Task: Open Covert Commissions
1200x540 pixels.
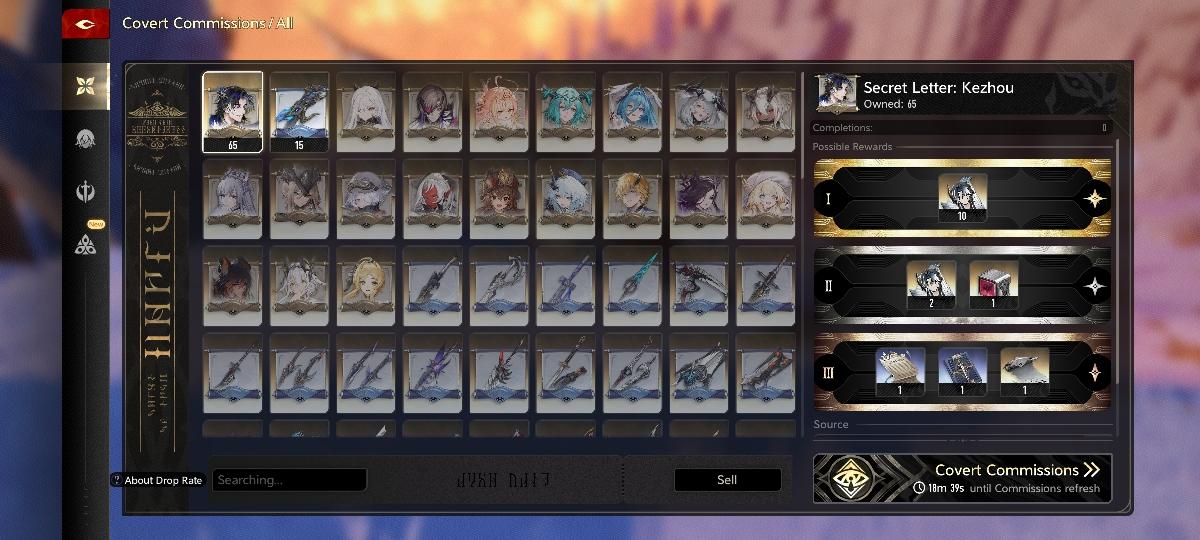Action: 962,478
